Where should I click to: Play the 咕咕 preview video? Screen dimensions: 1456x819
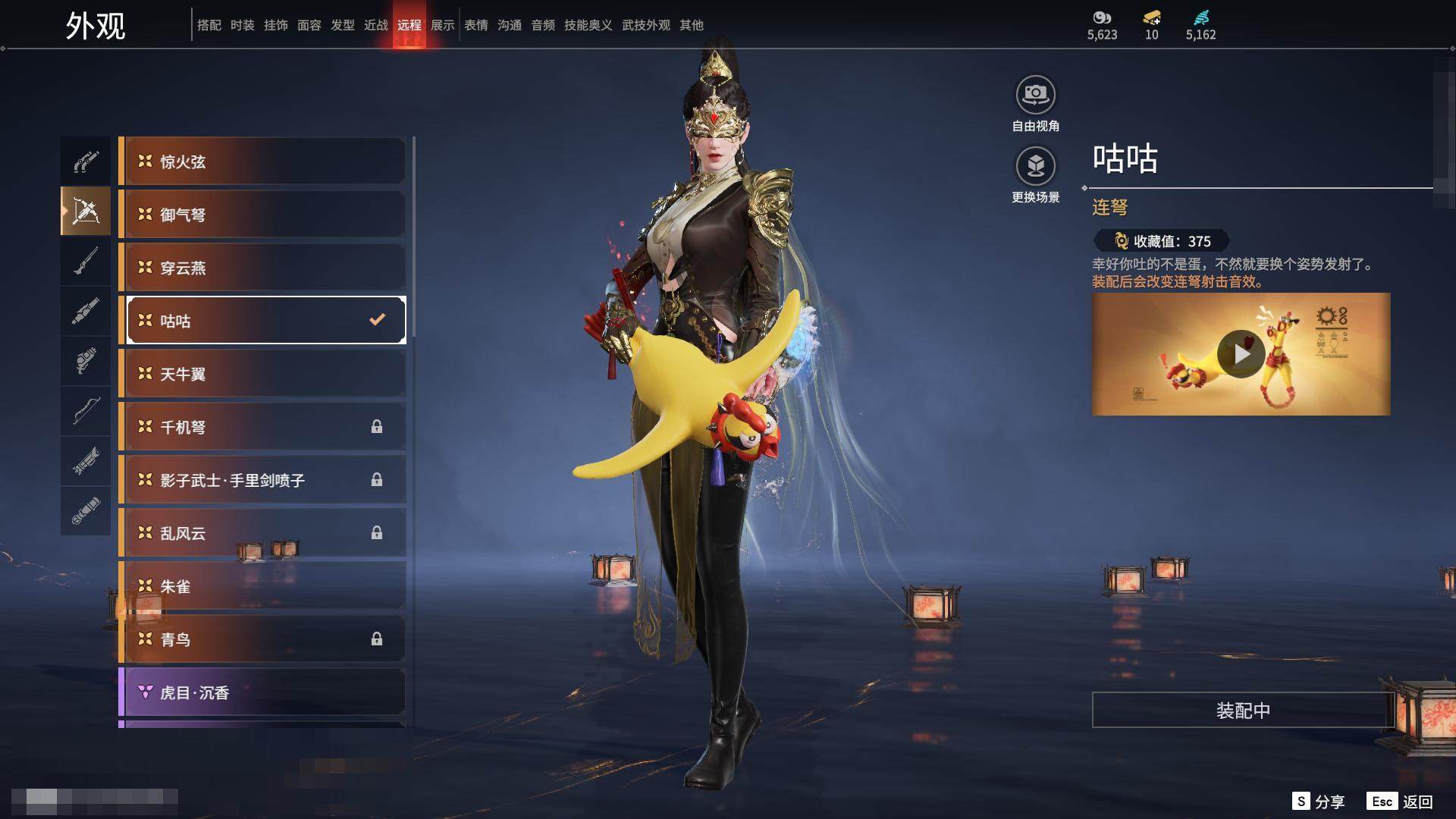click(x=1241, y=354)
